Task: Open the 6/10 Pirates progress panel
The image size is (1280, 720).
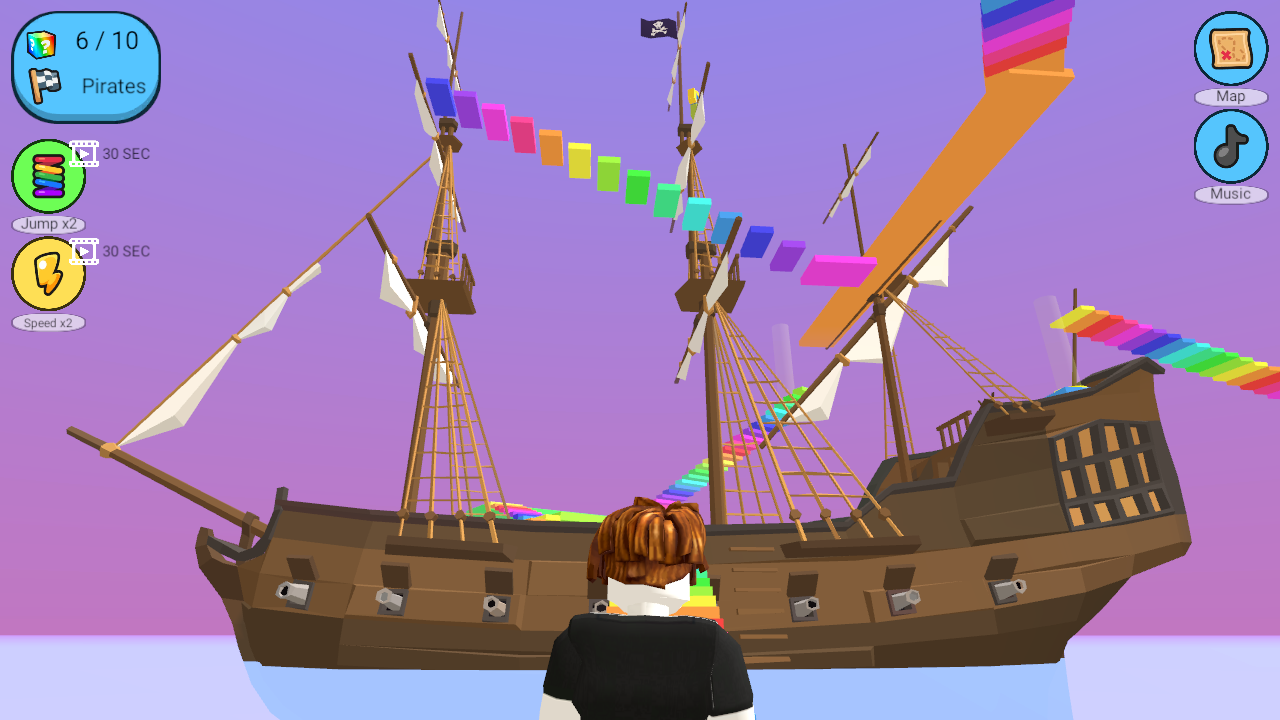Action: point(84,64)
